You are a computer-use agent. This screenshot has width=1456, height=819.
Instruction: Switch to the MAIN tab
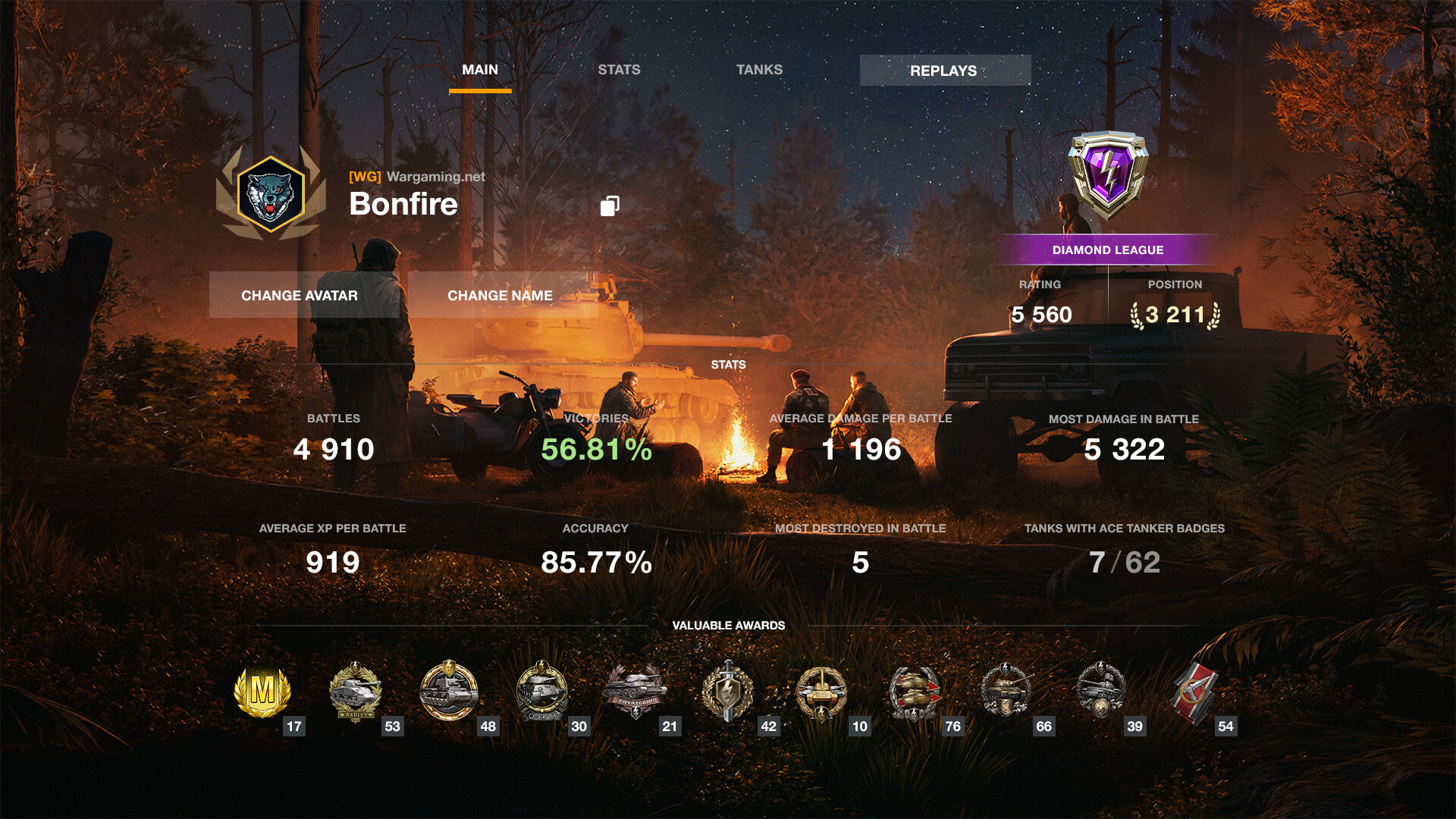(x=480, y=70)
